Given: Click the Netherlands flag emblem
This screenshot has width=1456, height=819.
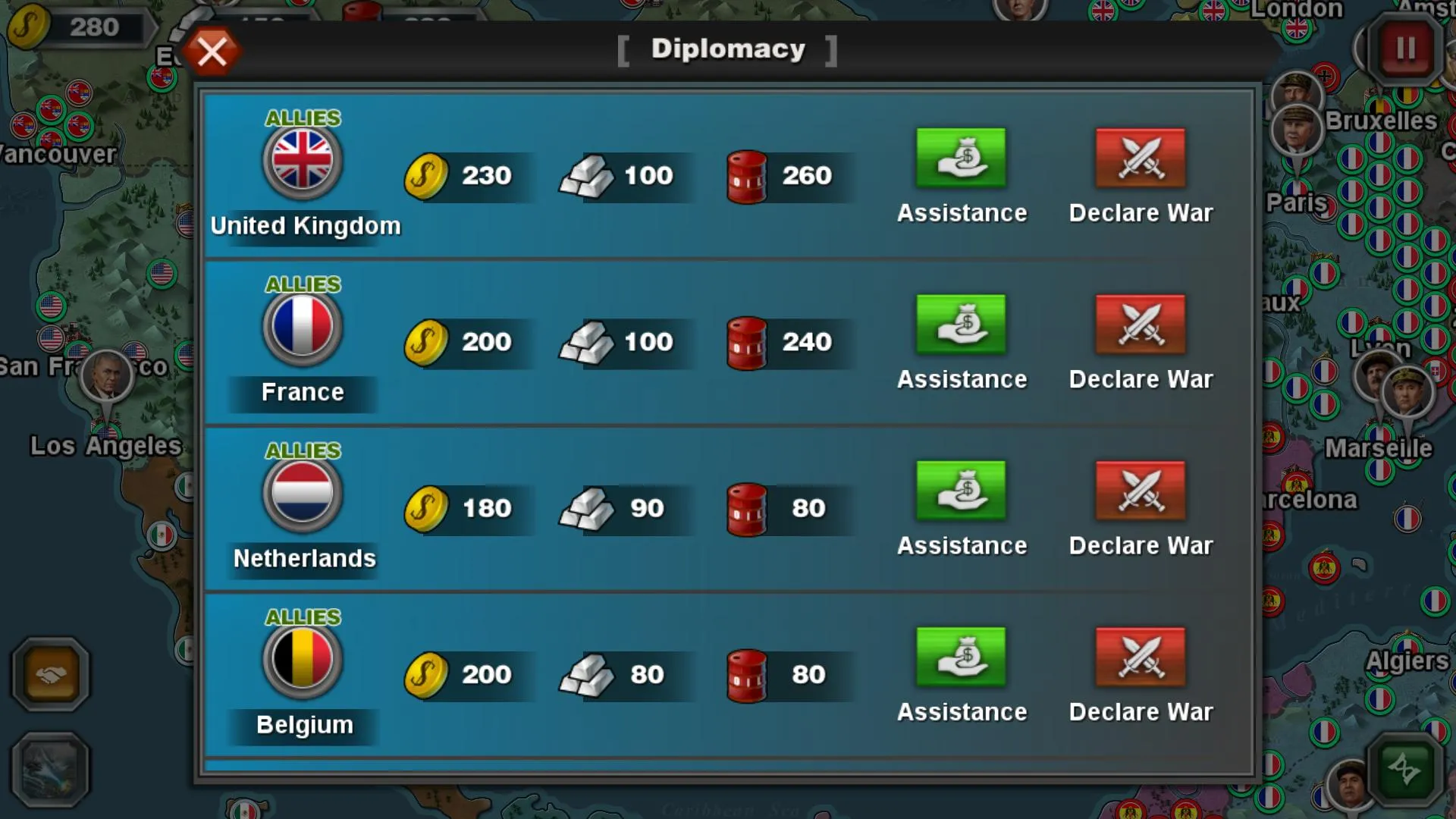Looking at the screenshot, I should [x=301, y=494].
